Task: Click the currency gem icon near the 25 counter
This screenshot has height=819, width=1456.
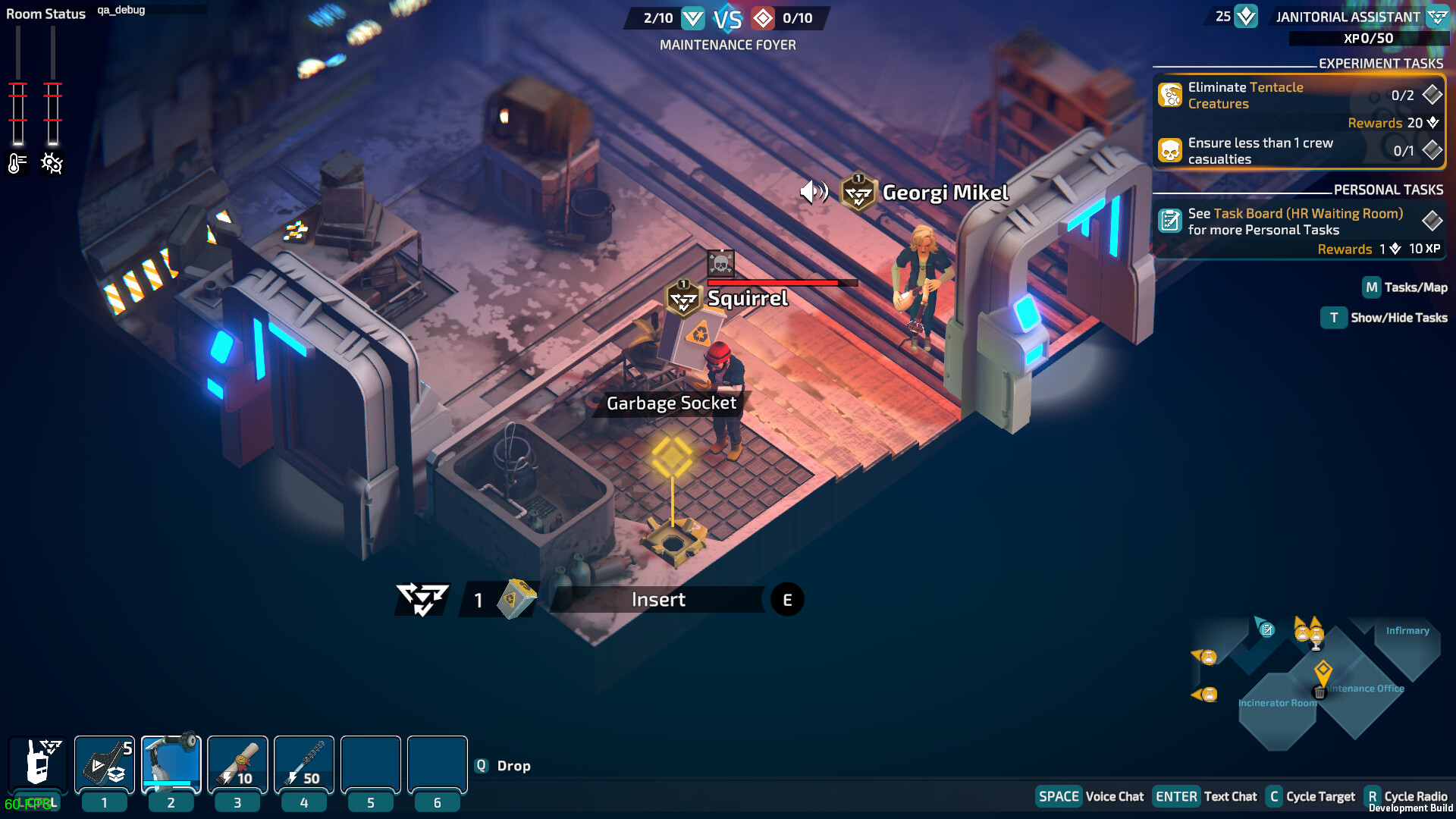Action: [x=1246, y=15]
